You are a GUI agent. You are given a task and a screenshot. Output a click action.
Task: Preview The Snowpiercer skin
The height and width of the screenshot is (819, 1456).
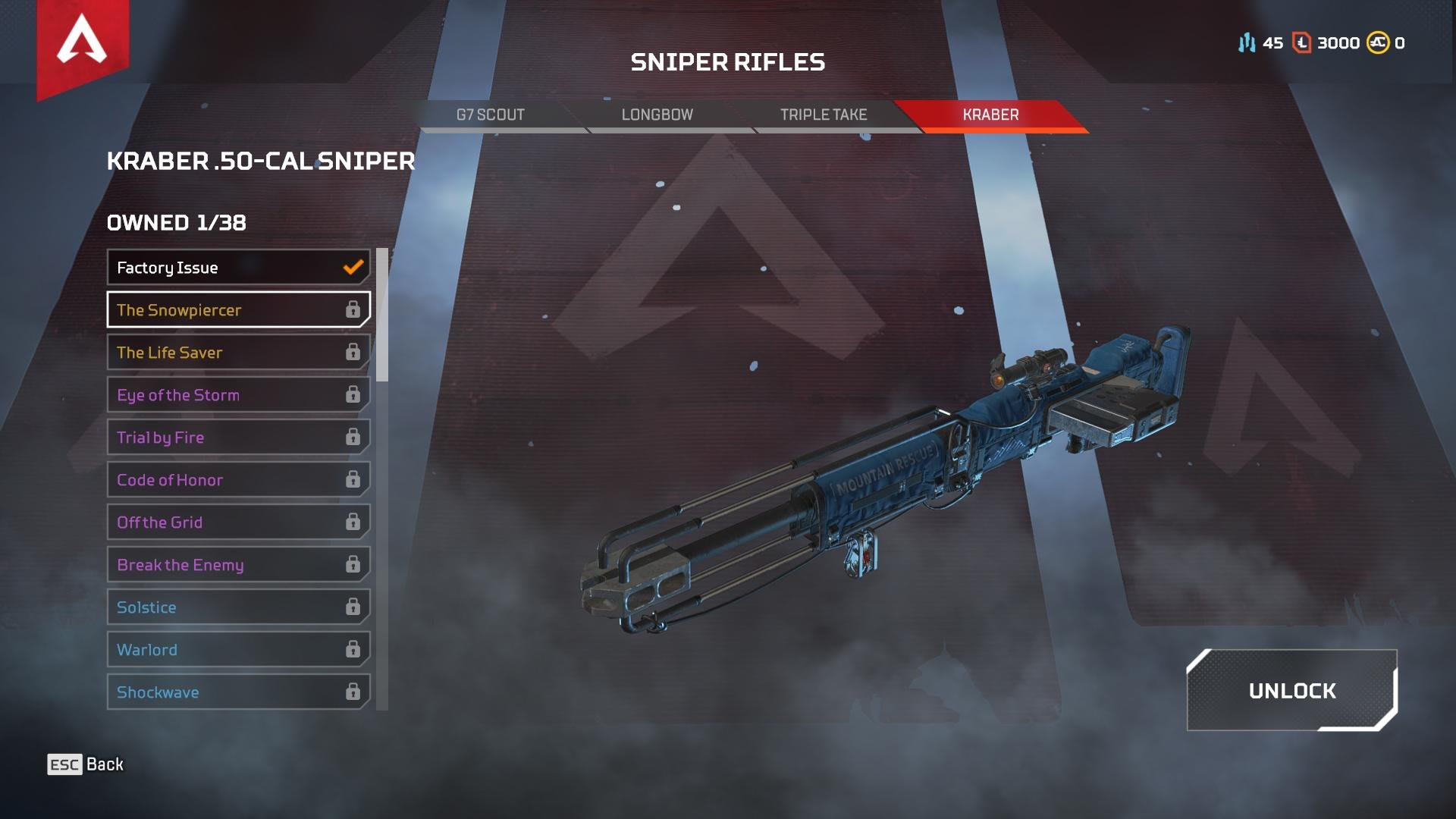(238, 310)
